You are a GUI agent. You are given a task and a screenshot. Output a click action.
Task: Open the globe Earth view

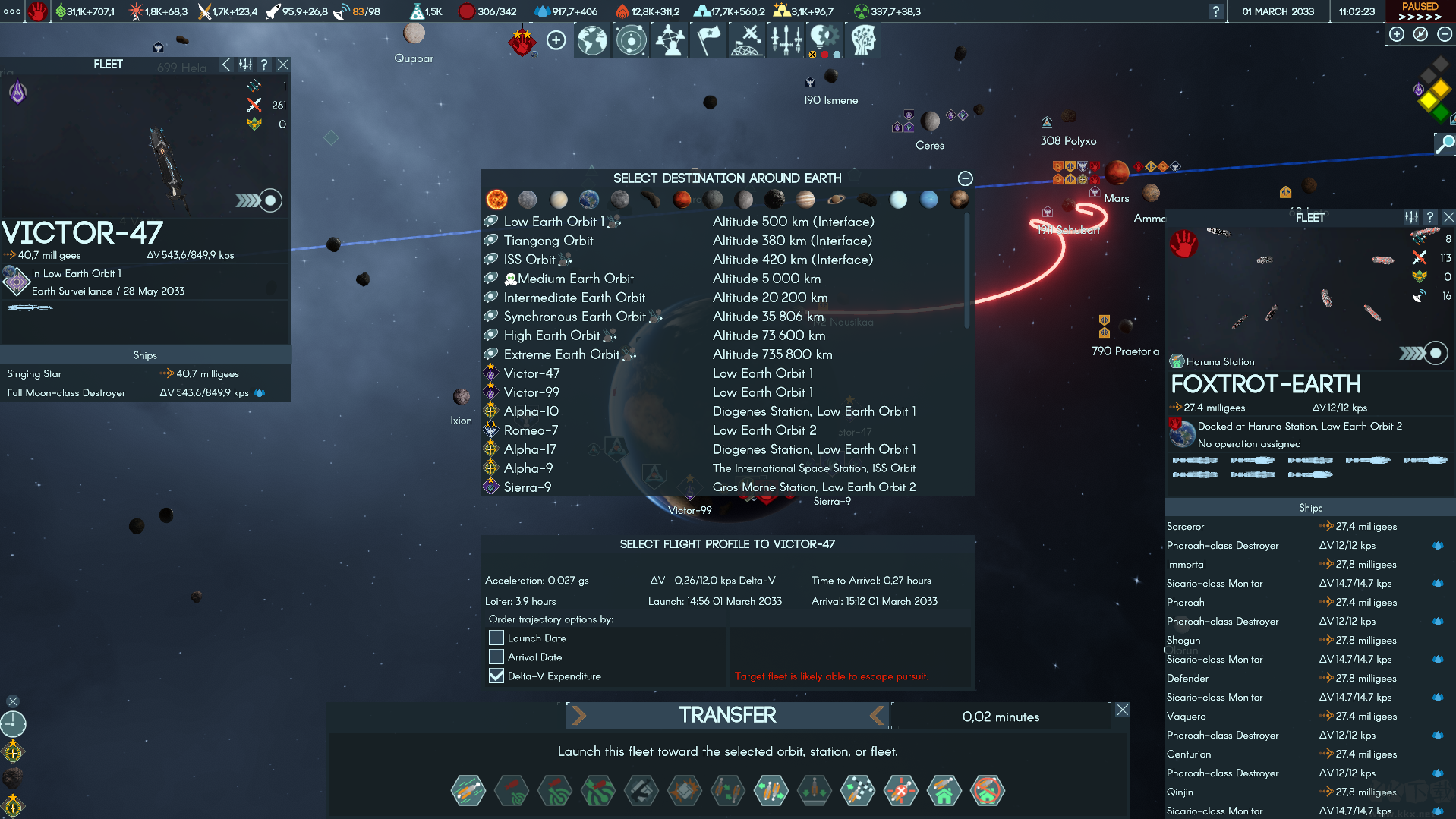[592, 40]
